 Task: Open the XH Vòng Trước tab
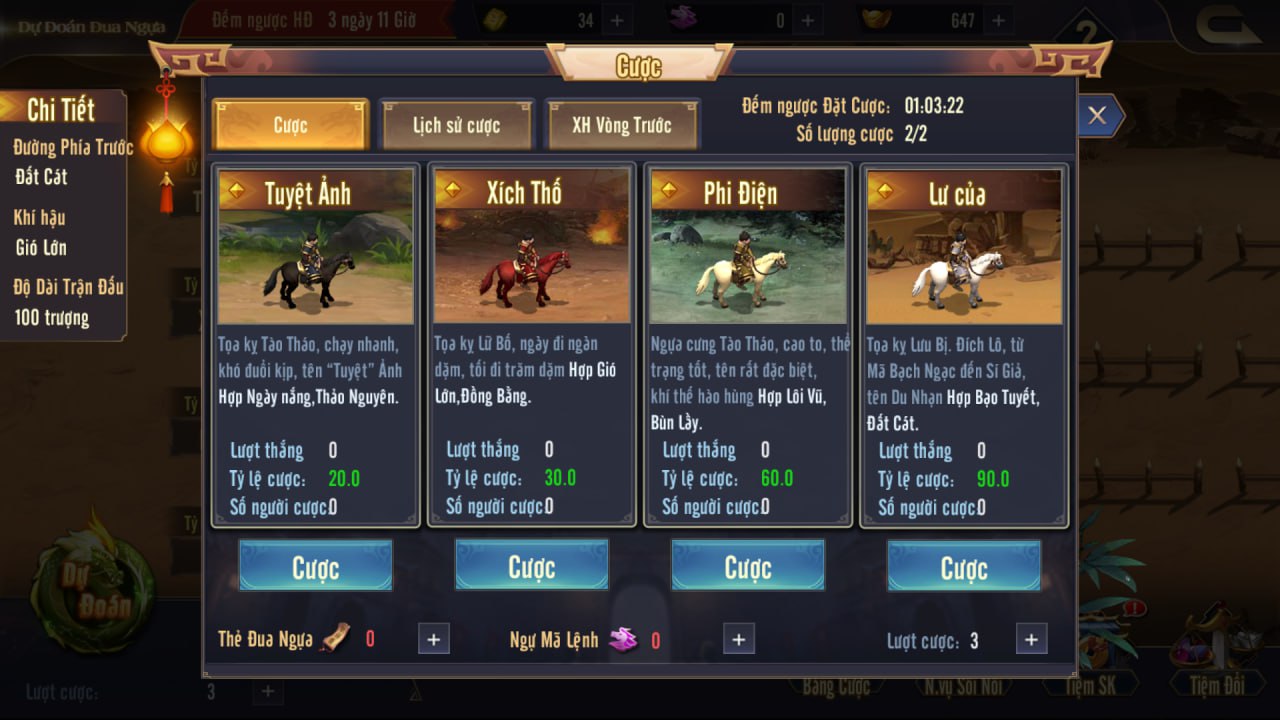pos(622,125)
